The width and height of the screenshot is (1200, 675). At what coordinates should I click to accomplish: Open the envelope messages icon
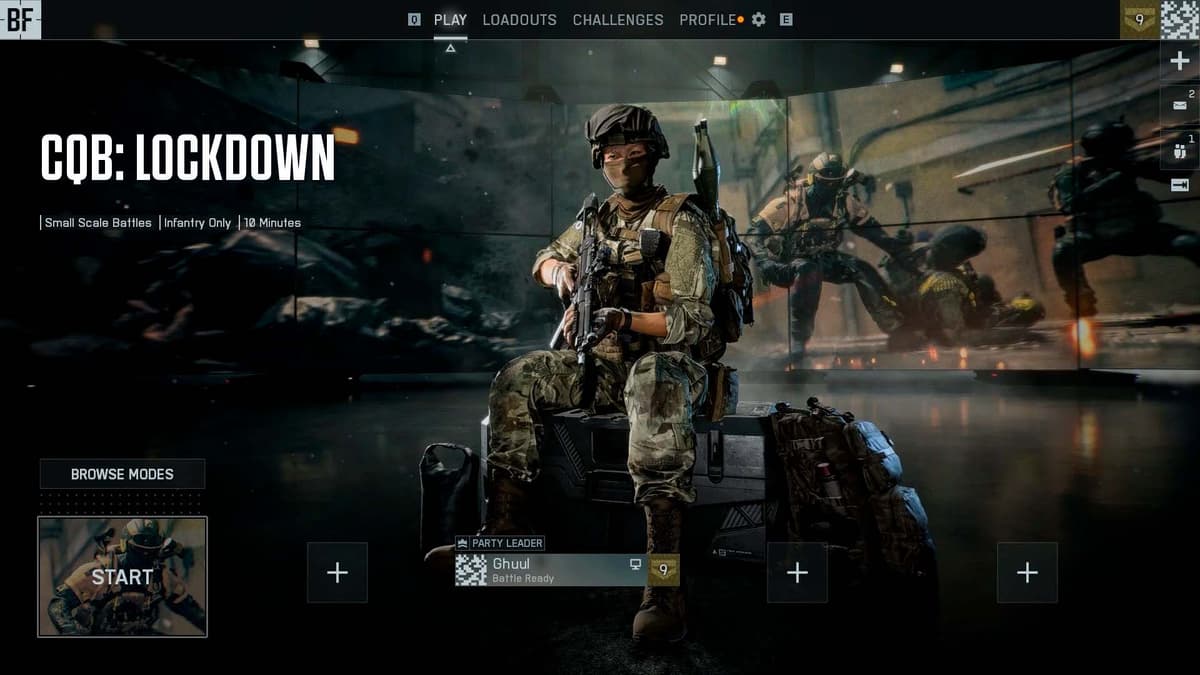(1179, 103)
